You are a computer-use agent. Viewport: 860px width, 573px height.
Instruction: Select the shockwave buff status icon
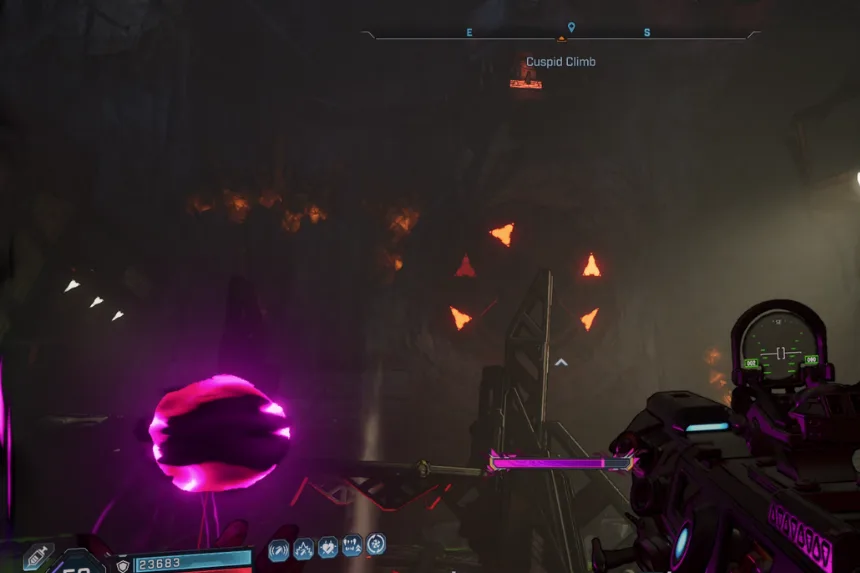click(279, 549)
